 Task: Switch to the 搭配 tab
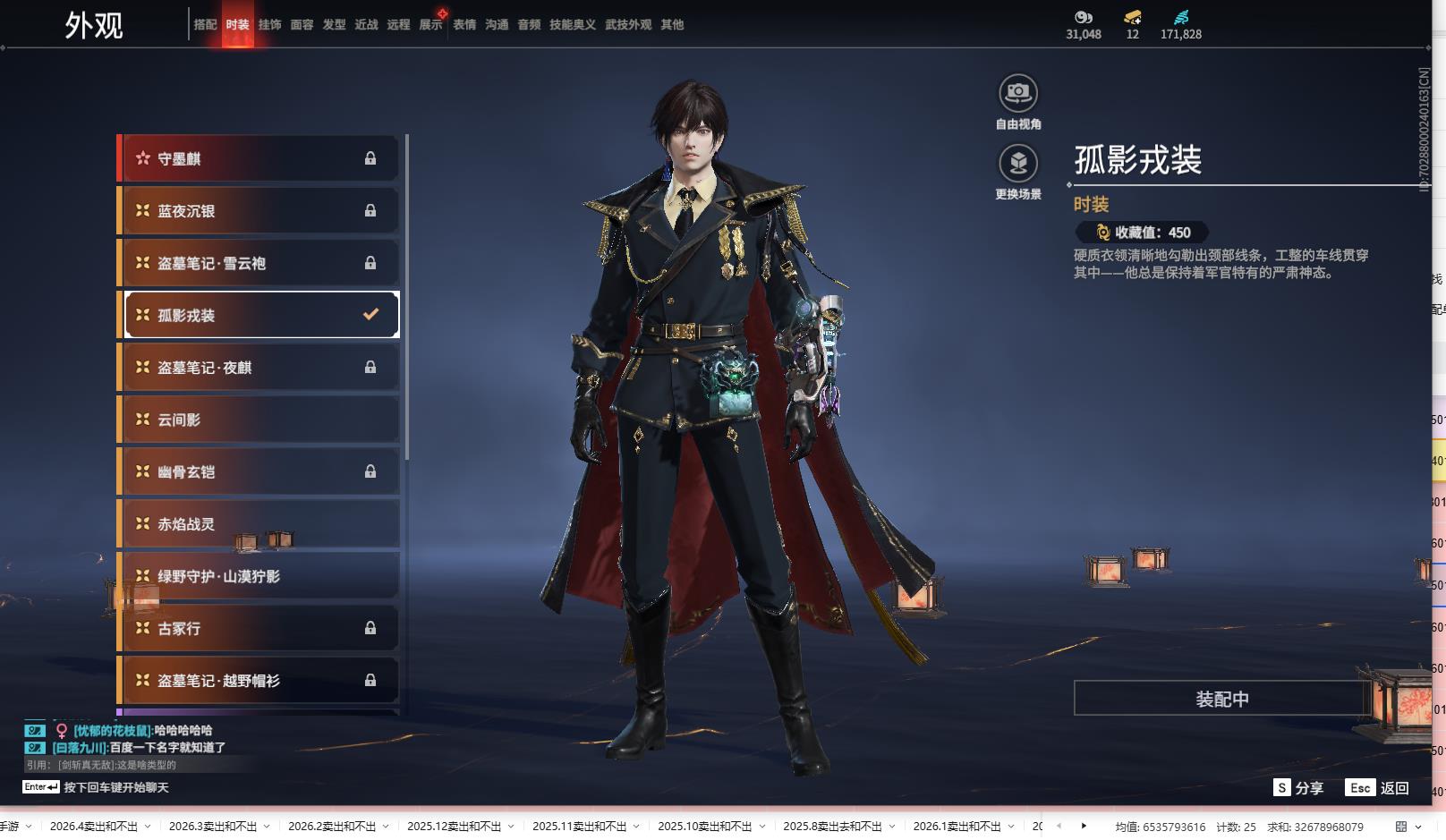[x=205, y=25]
